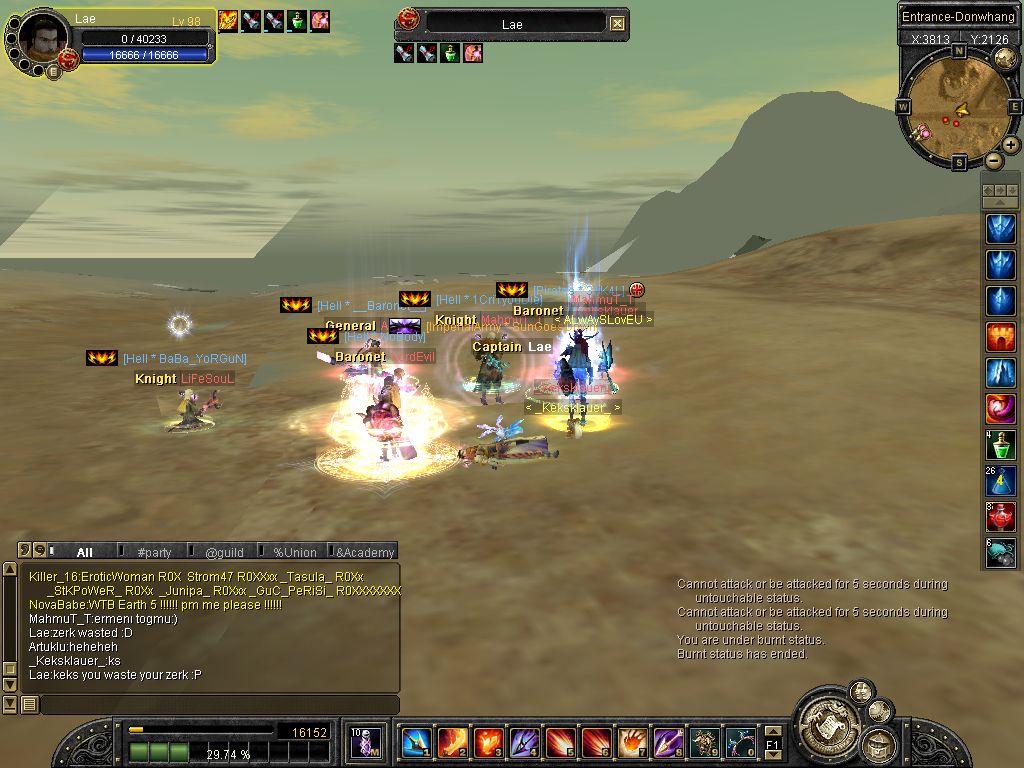Select the All chat tab
This screenshot has width=1024, height=768.
(x=84, y=552)
